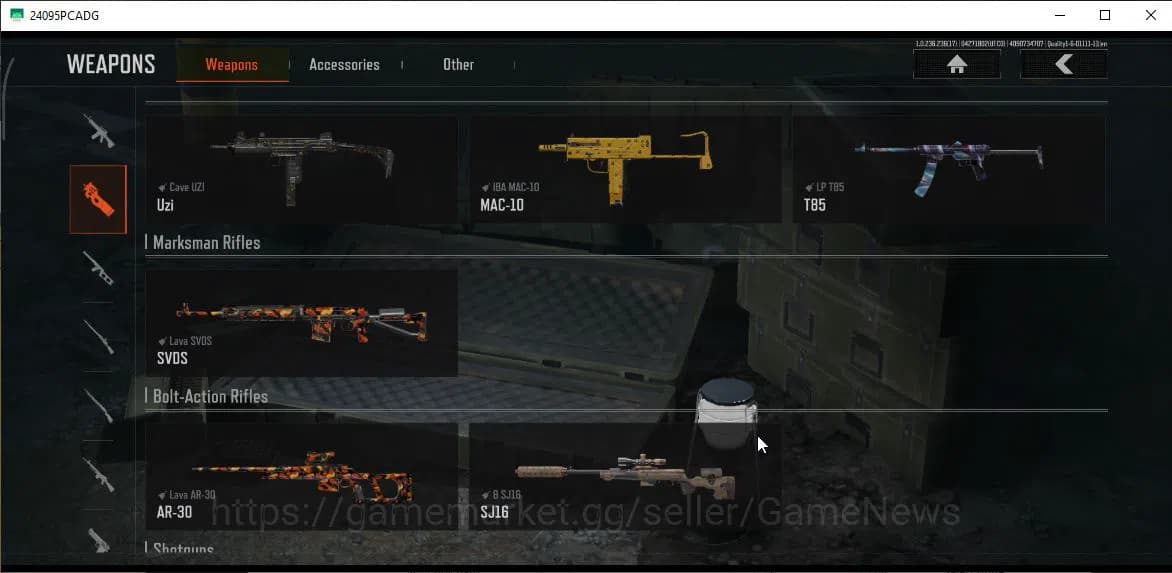Go to the home screen

(x=957, y=65)
